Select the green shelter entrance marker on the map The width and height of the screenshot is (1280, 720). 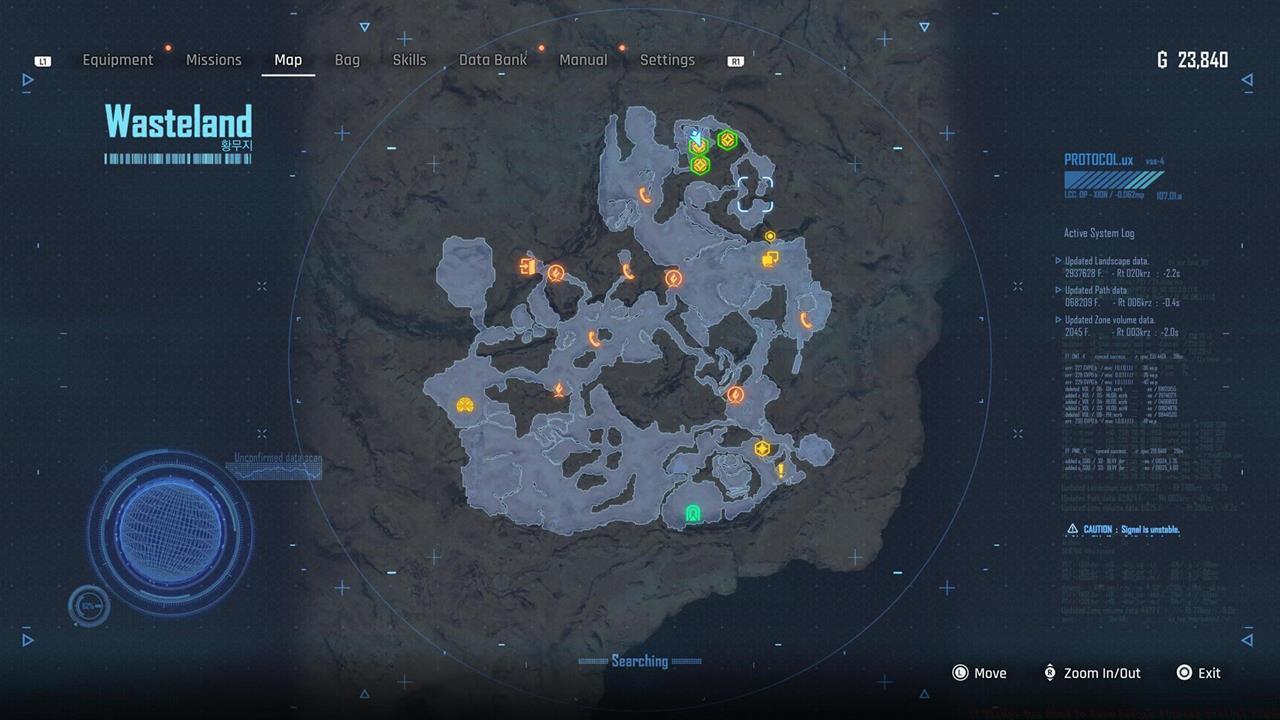693,513
